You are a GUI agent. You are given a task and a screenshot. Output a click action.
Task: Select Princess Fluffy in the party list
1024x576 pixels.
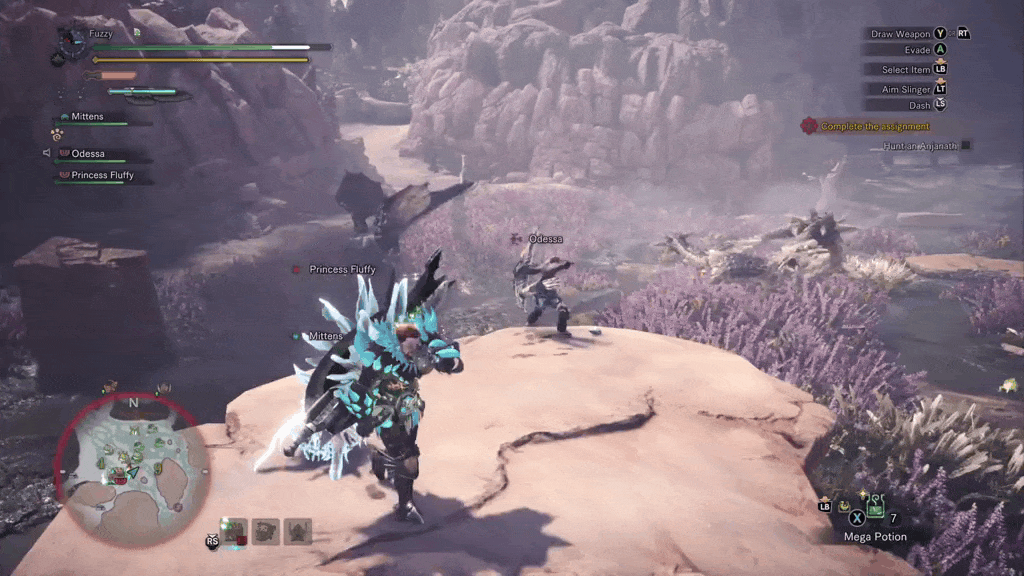coord(101,175)
